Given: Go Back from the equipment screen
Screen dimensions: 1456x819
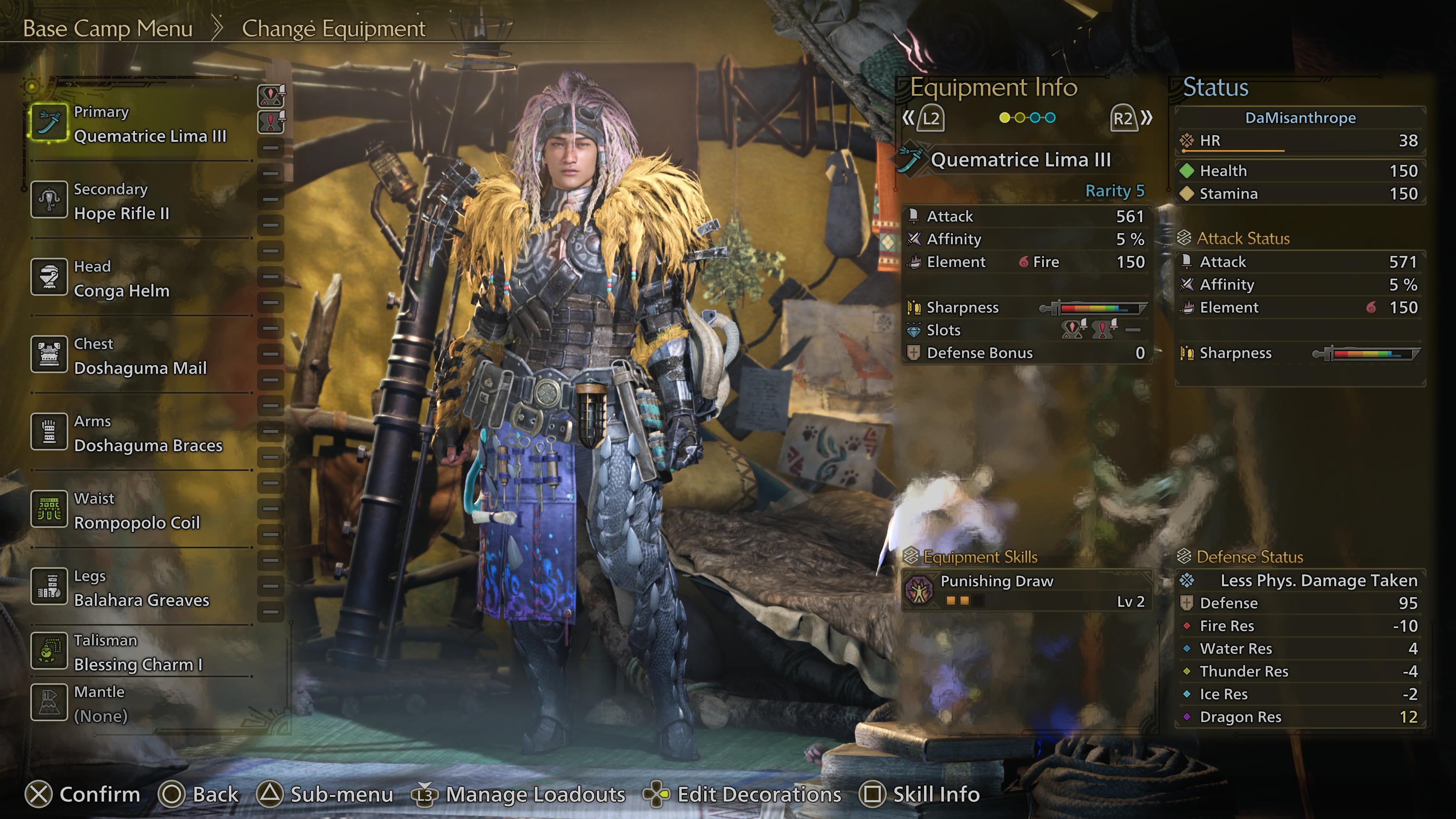Looking at the screenshot, I should tap(198, 794).
